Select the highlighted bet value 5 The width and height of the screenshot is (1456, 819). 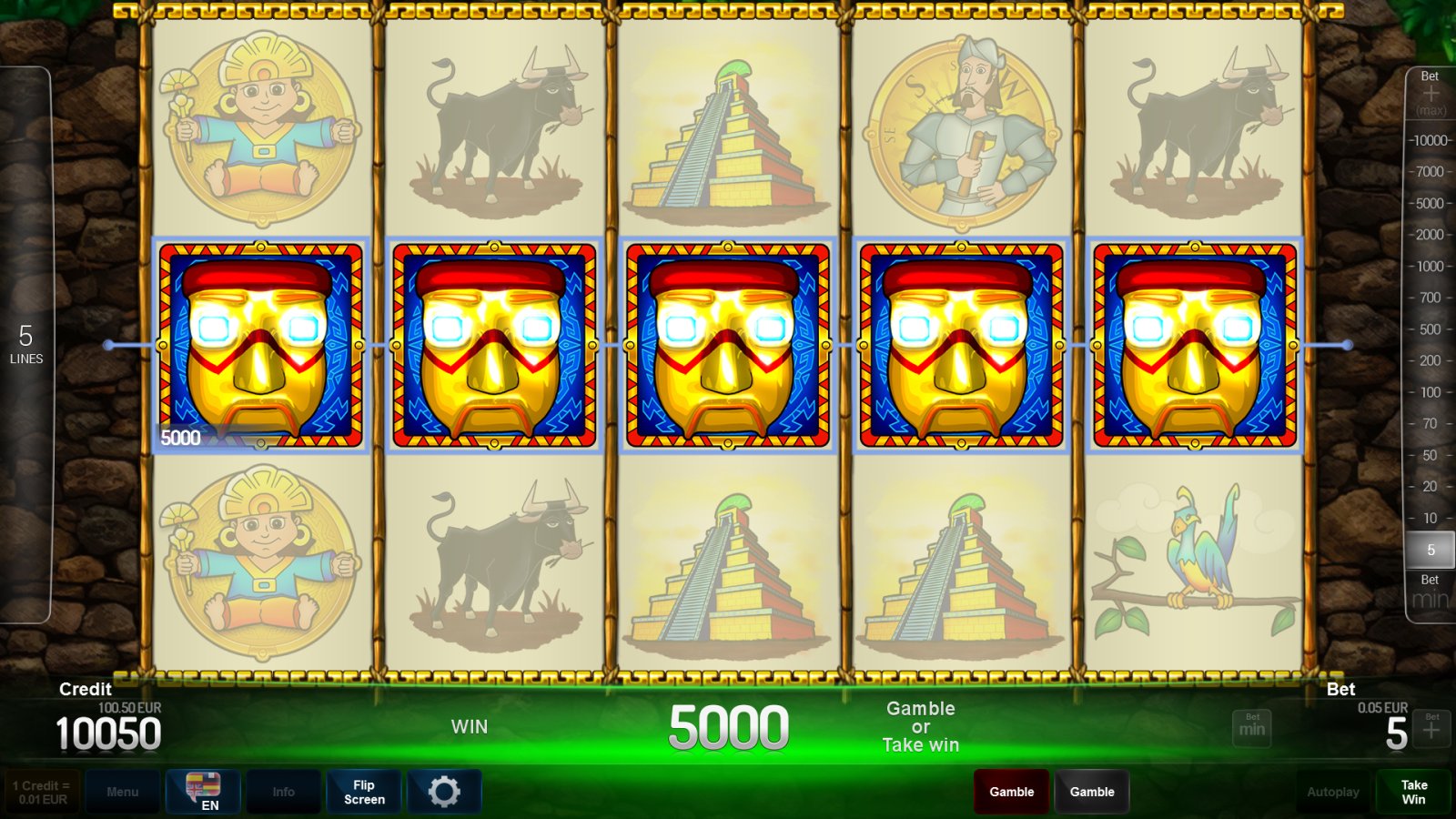point(1431,550)
